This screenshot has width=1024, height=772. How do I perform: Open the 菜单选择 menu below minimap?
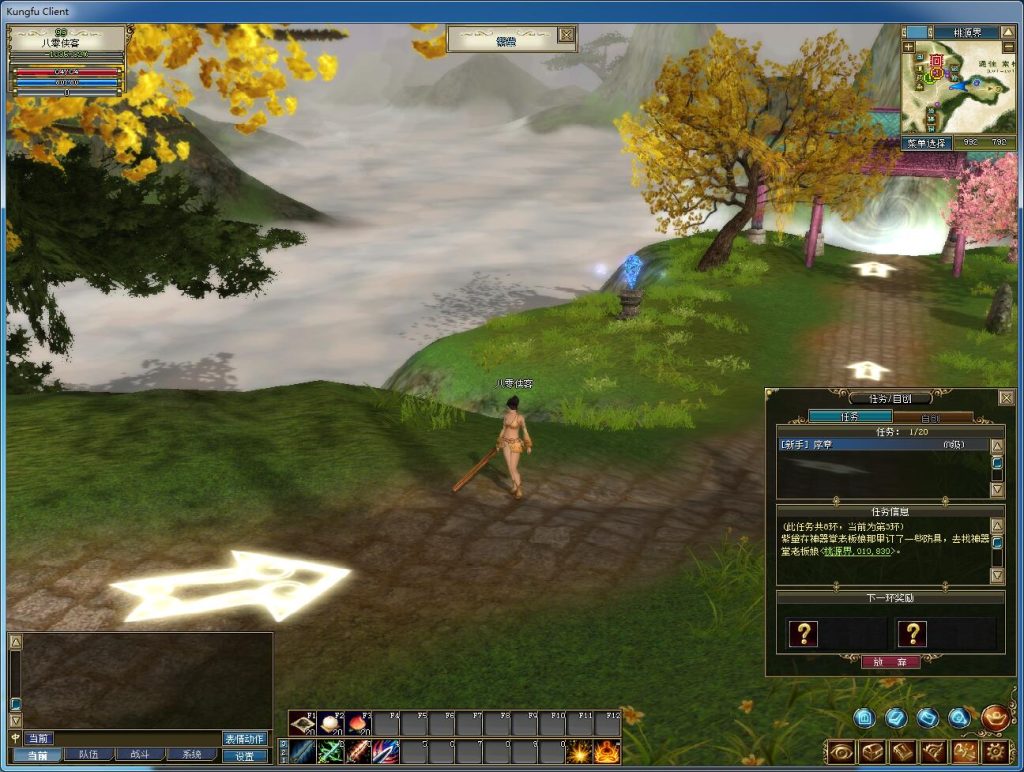tap(928, 143)
